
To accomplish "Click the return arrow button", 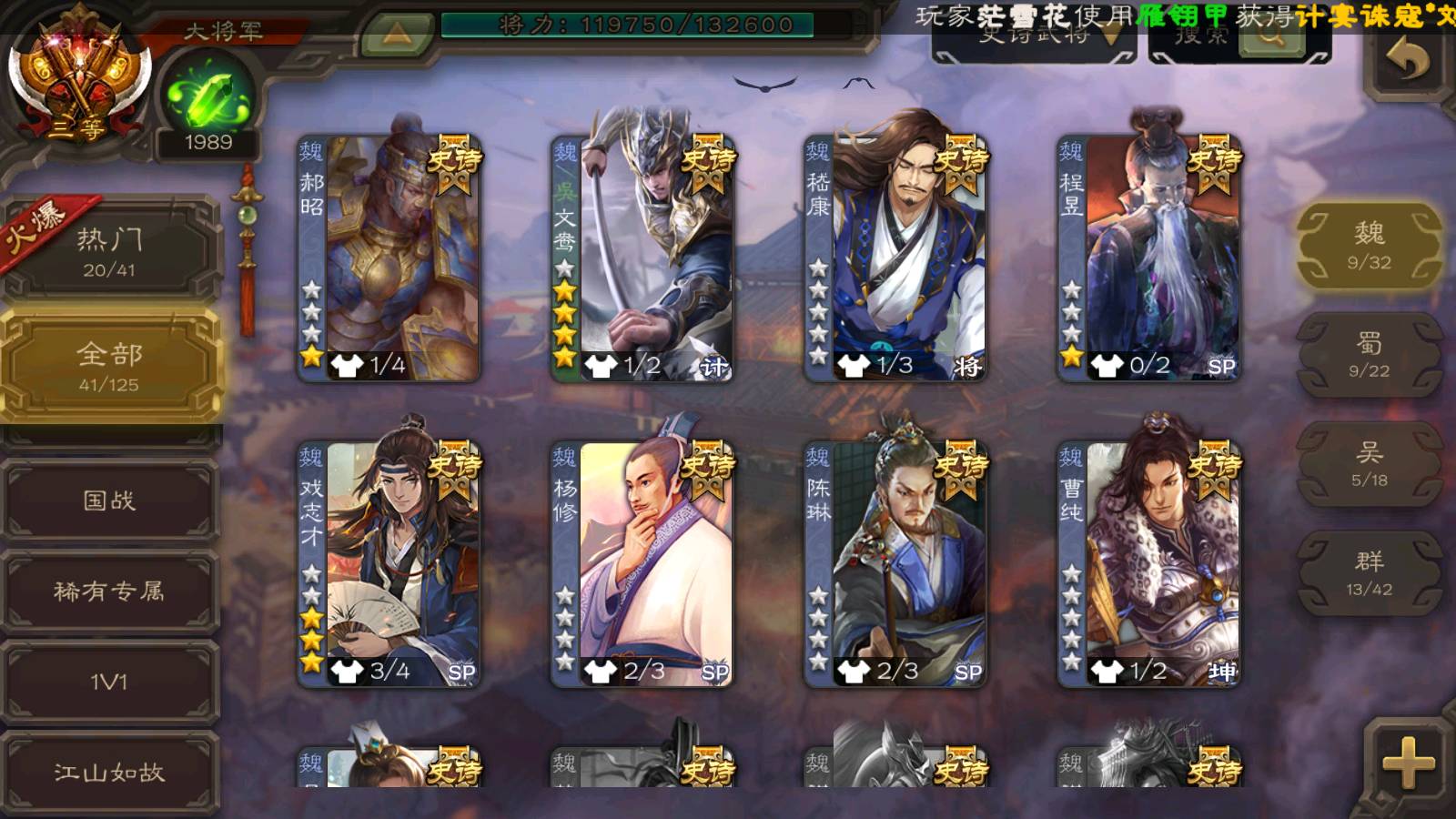I will pos(1407,62).
